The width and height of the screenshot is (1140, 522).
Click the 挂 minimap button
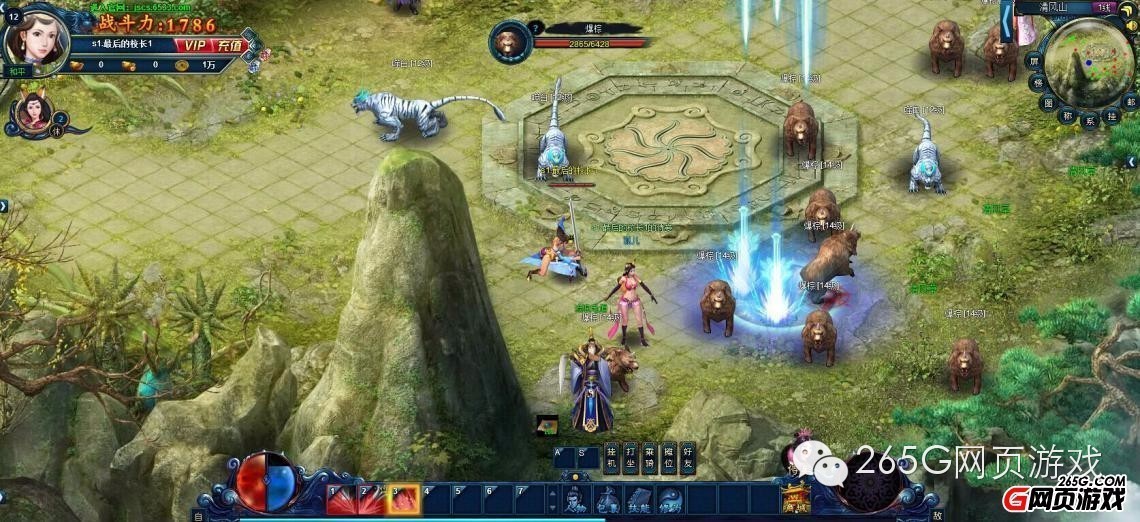click(x=1112, y=116)
